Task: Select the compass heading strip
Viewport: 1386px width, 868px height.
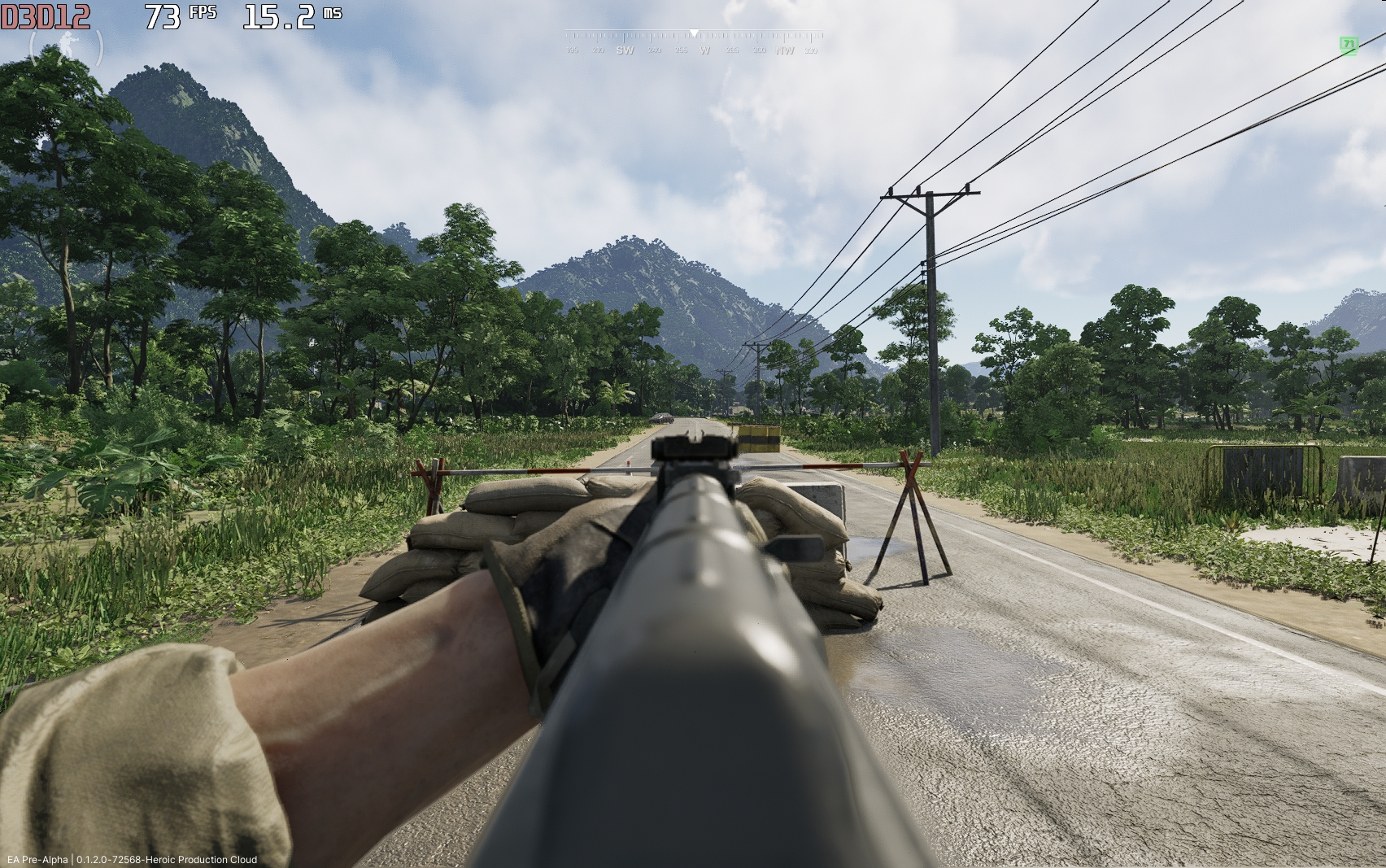Action: (x=693, y=42)
